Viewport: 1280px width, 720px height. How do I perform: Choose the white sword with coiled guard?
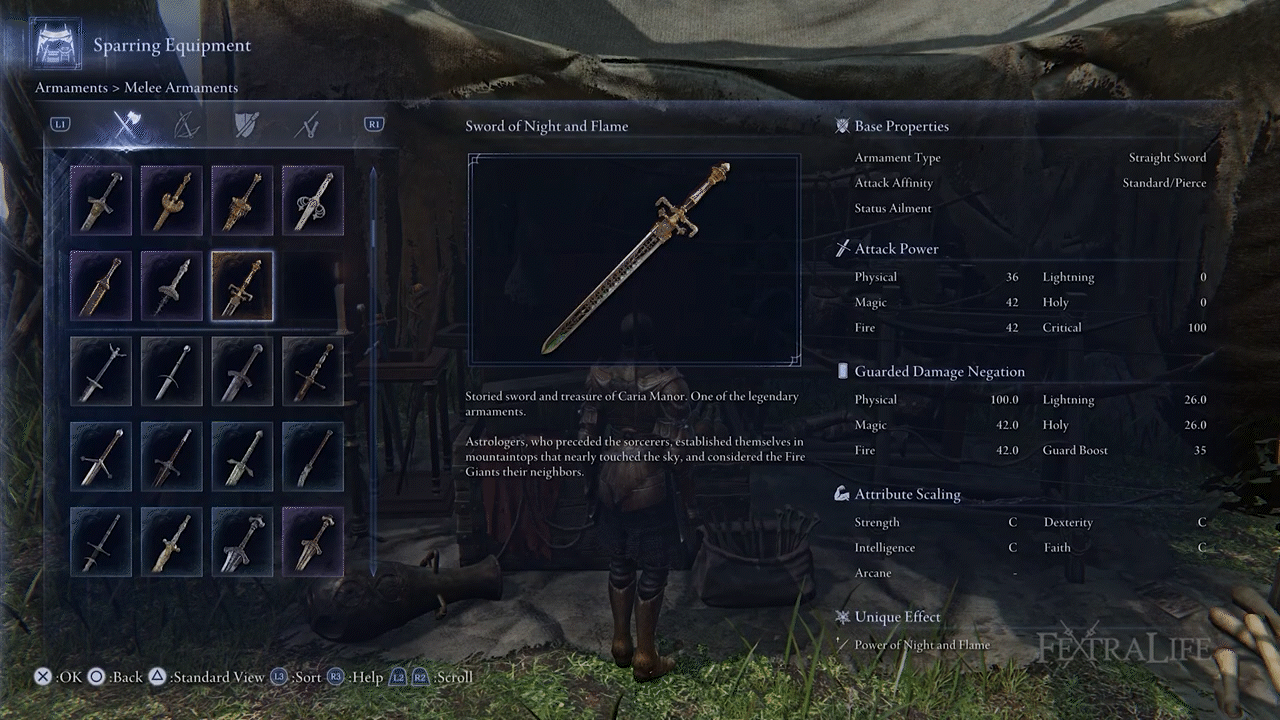[x=312, y=200]
